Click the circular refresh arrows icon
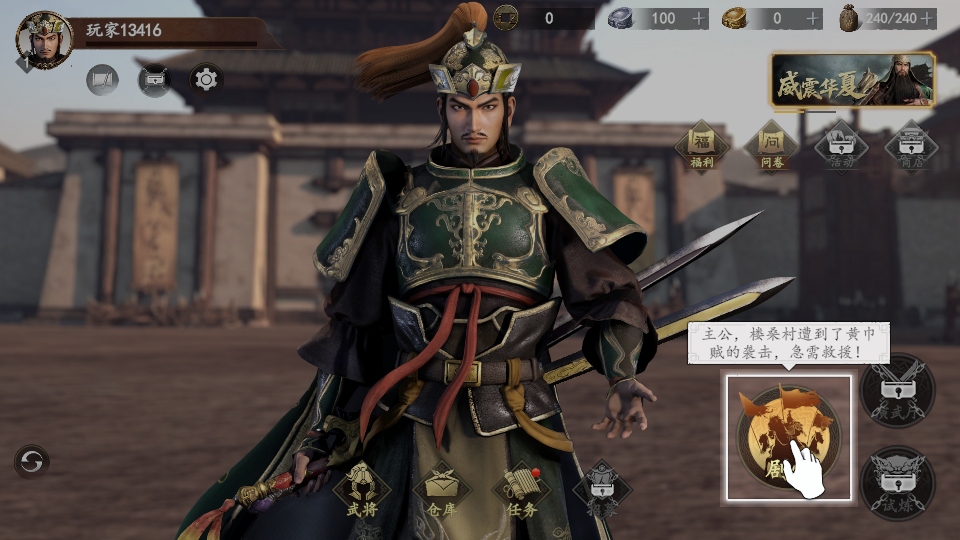960x540 pixels. coord(32,461)
